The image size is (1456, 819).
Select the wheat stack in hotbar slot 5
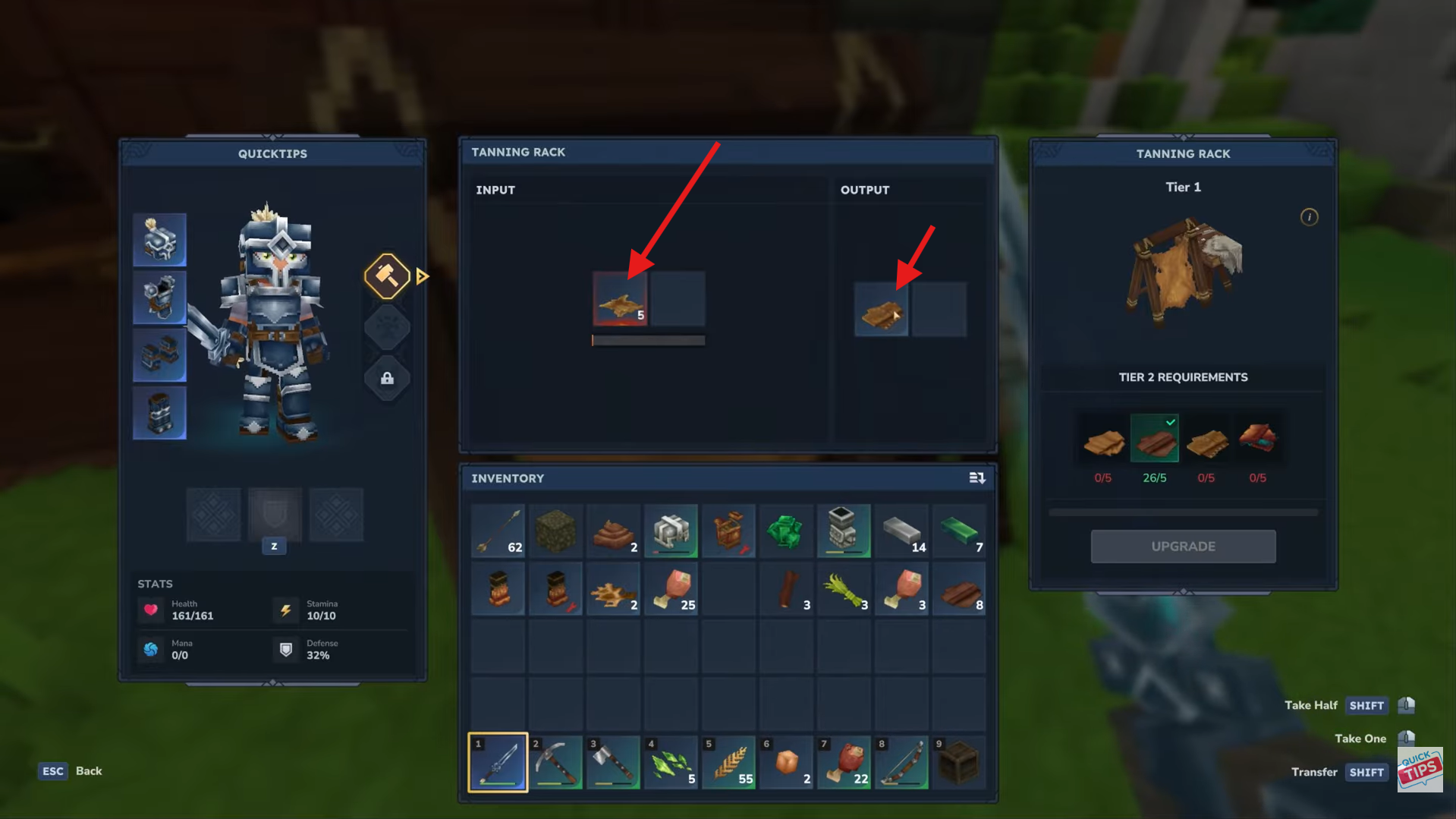(x=728, y=762)
